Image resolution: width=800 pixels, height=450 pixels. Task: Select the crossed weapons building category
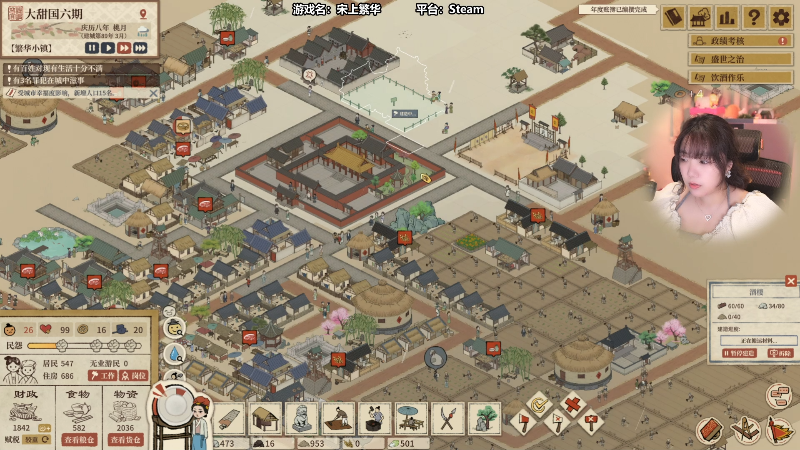tap(448, 418)
